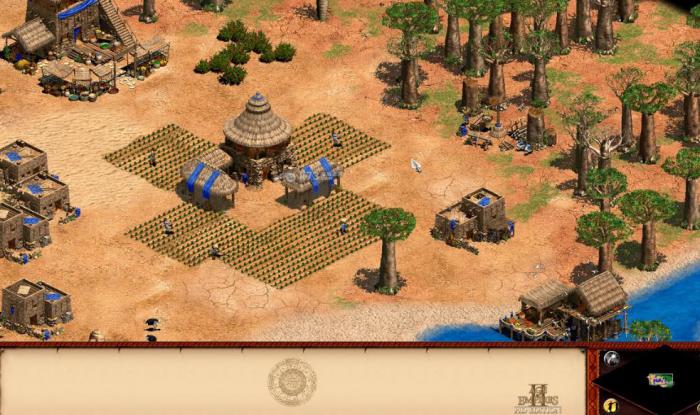This screenshot has height=415, width=700.
Task: Select the round globe button beside the minimap
Action: 610,358
